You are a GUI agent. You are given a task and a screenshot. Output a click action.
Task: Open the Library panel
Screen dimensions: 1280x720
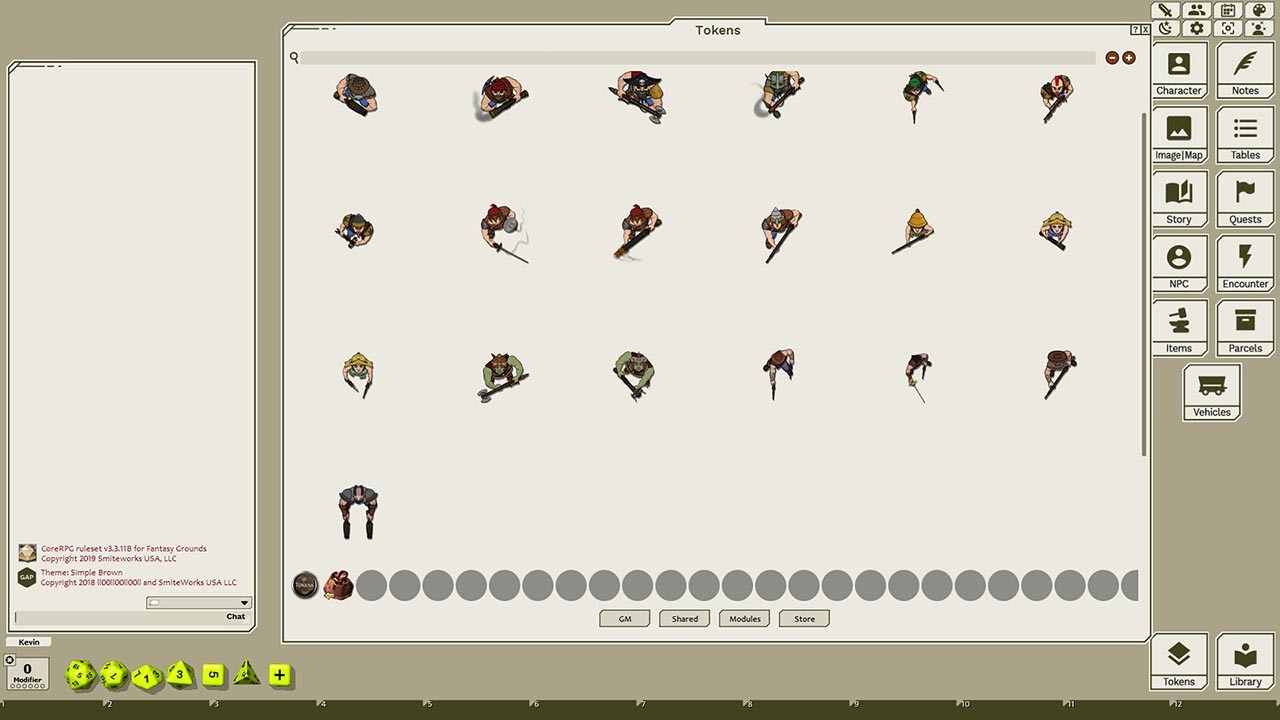(x=1245, y=661)
